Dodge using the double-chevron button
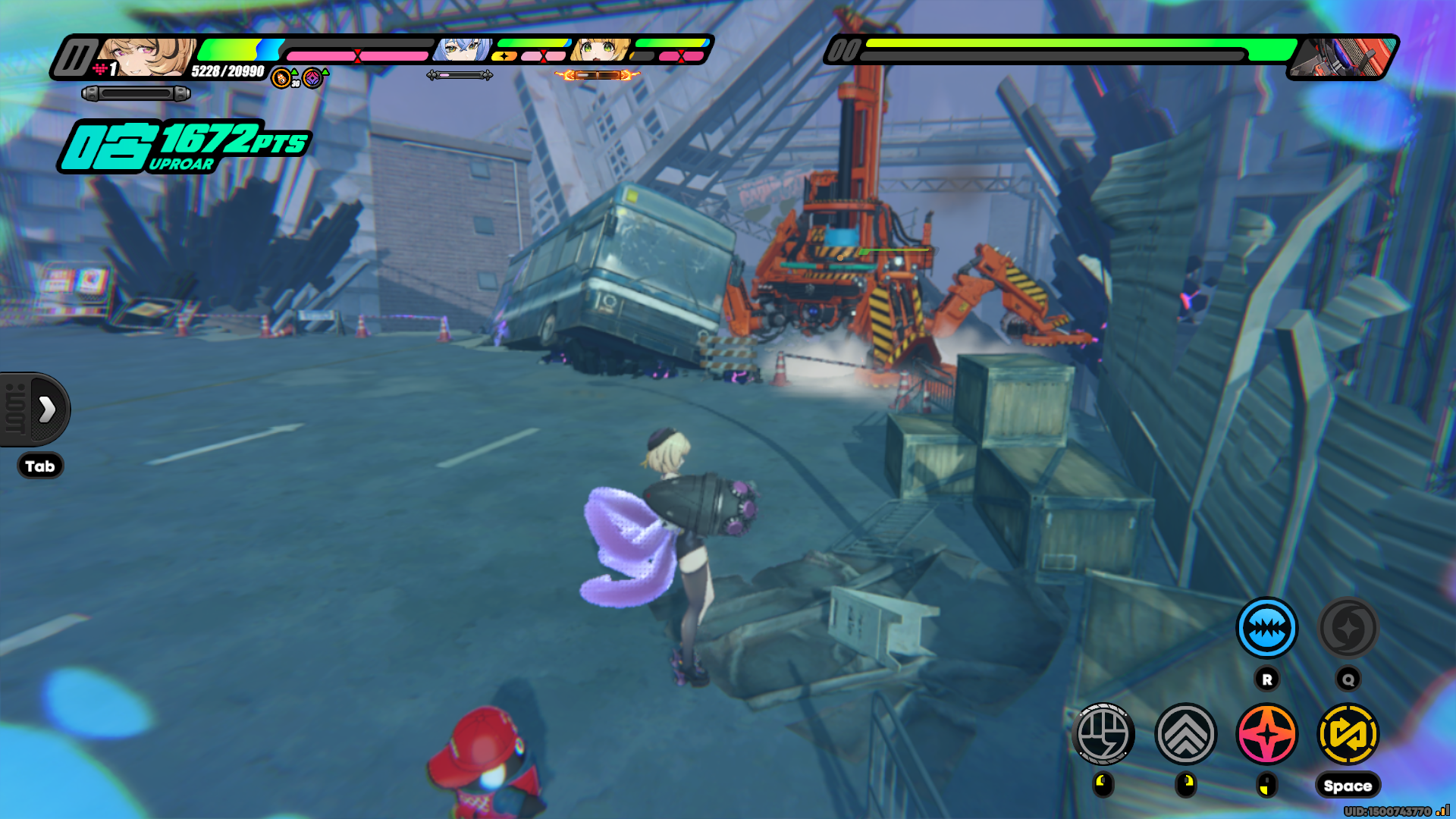The image size is (1456, 819). (1185, 733)
